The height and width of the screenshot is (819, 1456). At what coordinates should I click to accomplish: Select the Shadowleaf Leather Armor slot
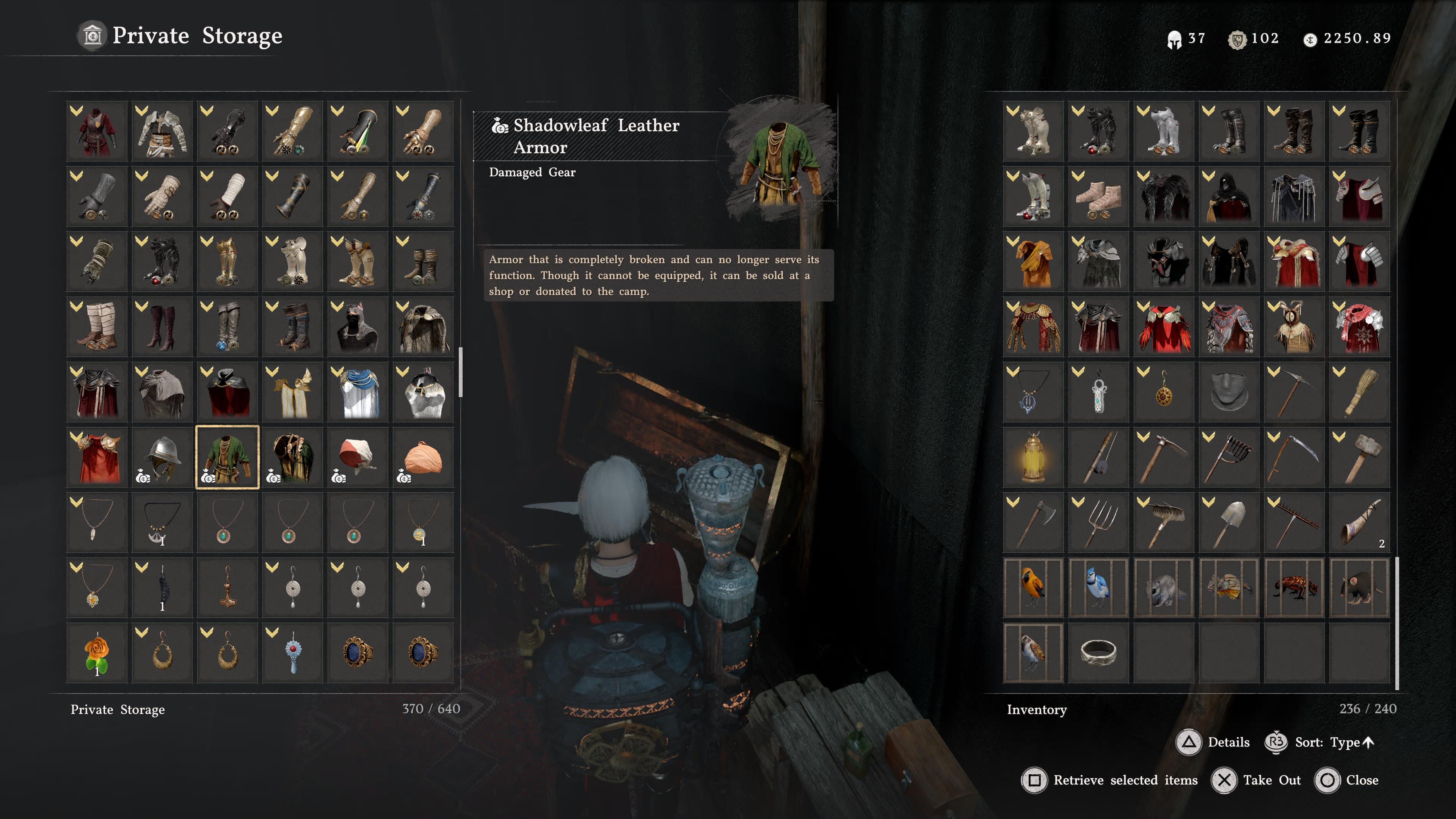tap(227, 457)
